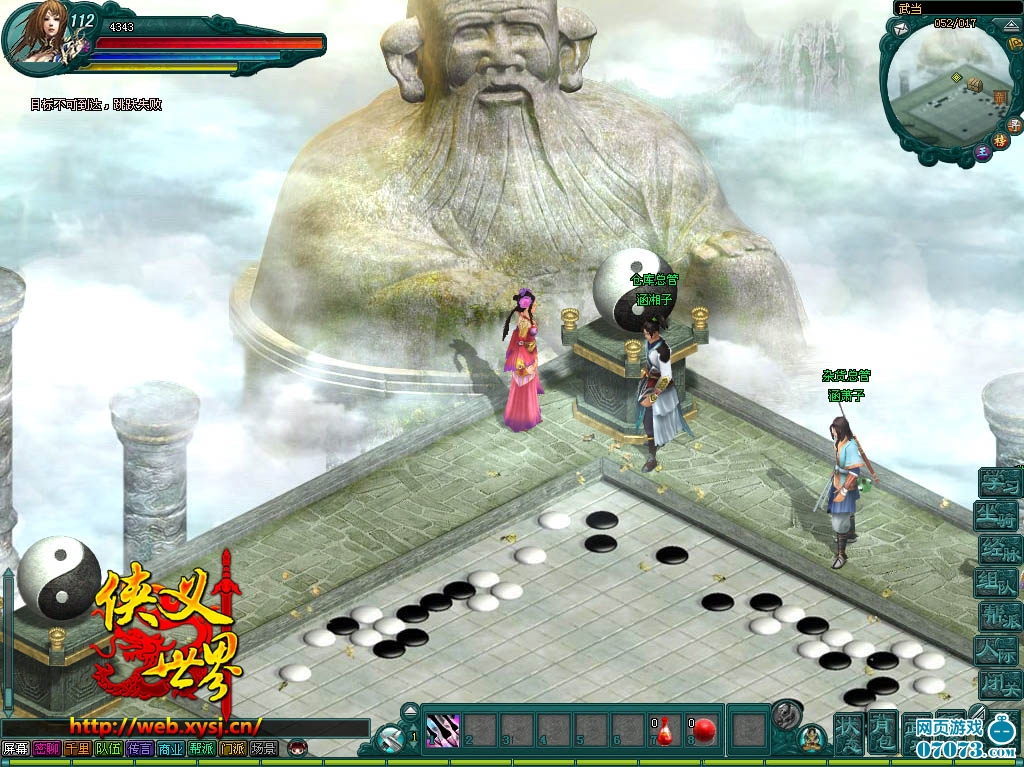Switch to the 密聊 private chat channel
The width and height of the screenshot is (1024, 767).
[46, 748]
